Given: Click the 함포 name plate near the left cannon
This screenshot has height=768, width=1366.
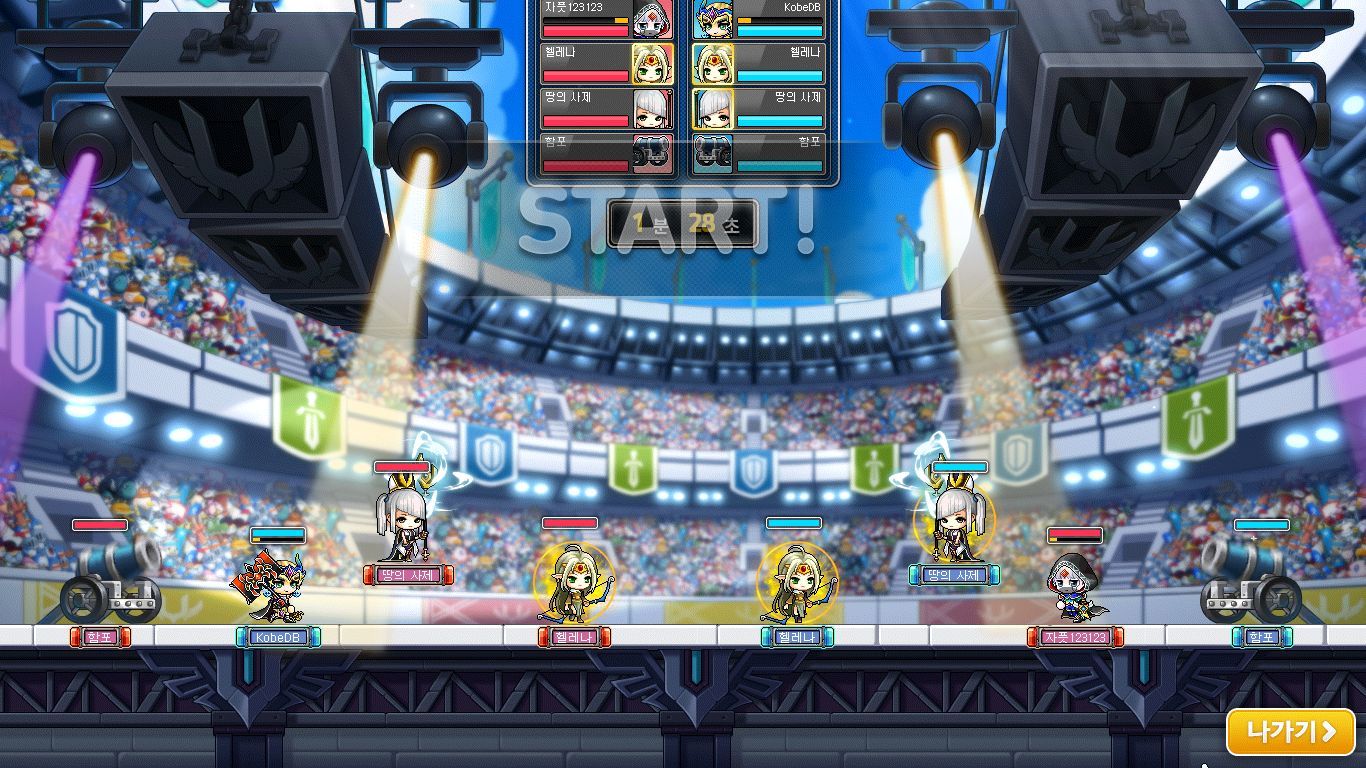Looking at the screenshot, I should [98, 637].
